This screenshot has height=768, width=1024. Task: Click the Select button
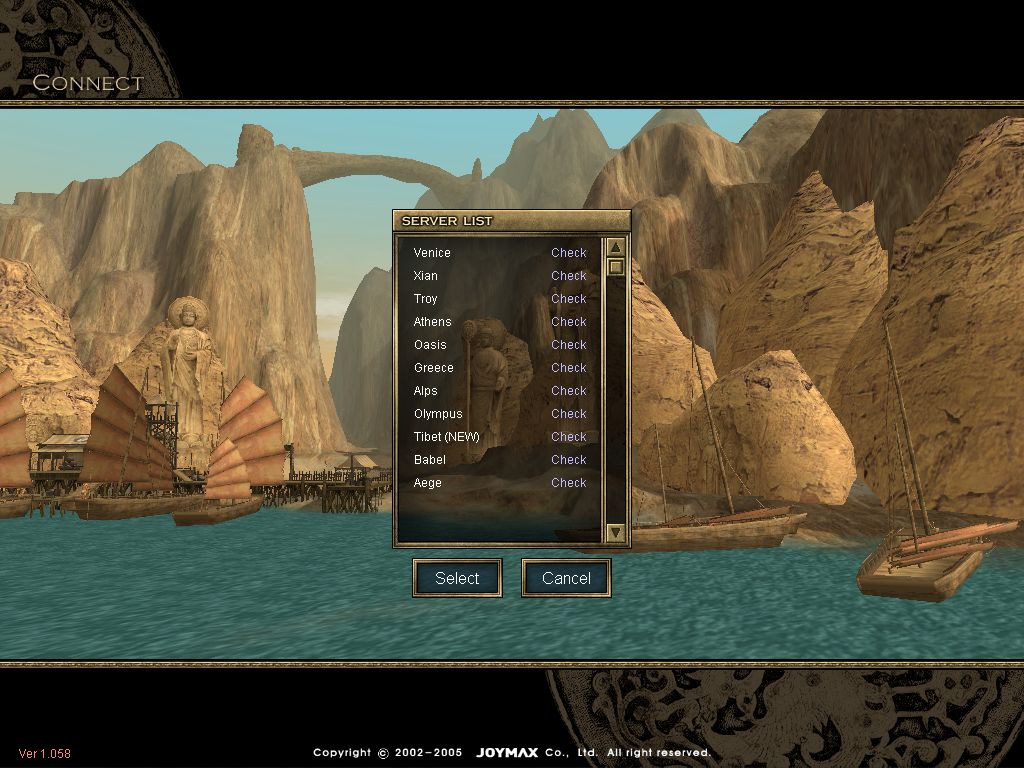457,578
